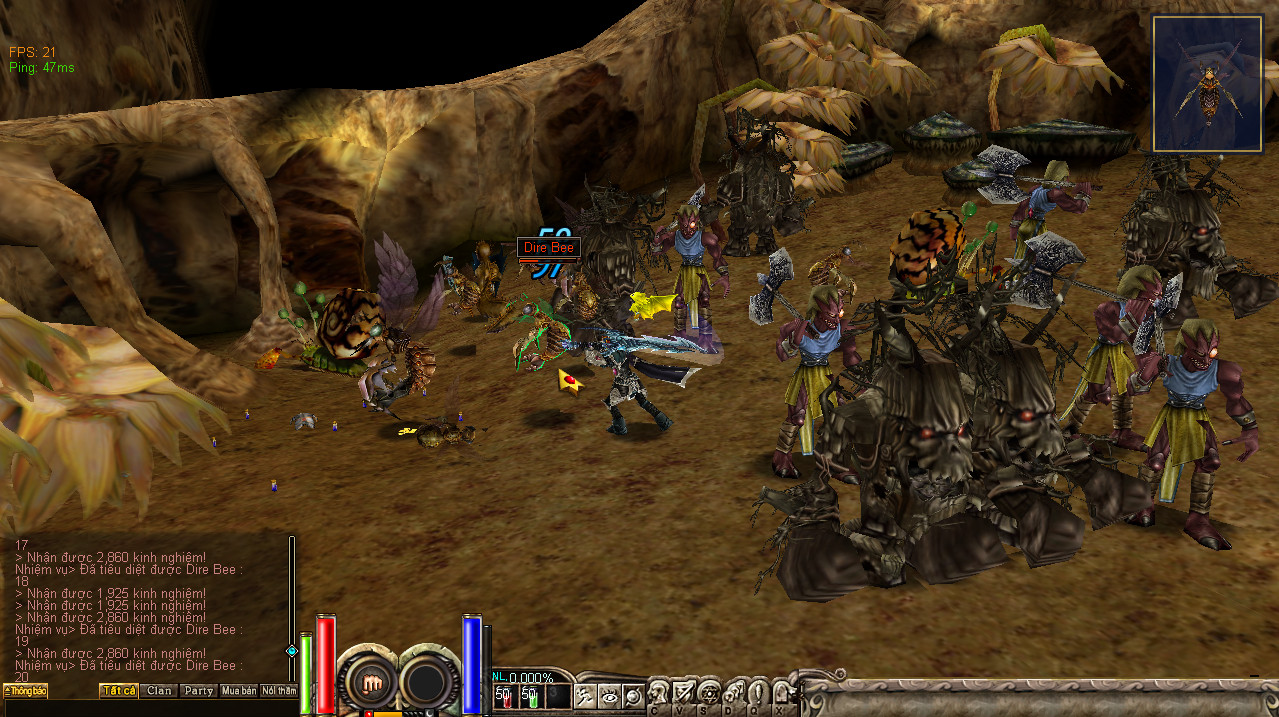Image resolution: width=1279 pixels, height=717 pixels.
Task: Switch to the Tất cả chat tab
Action: [x=119, y=691]
